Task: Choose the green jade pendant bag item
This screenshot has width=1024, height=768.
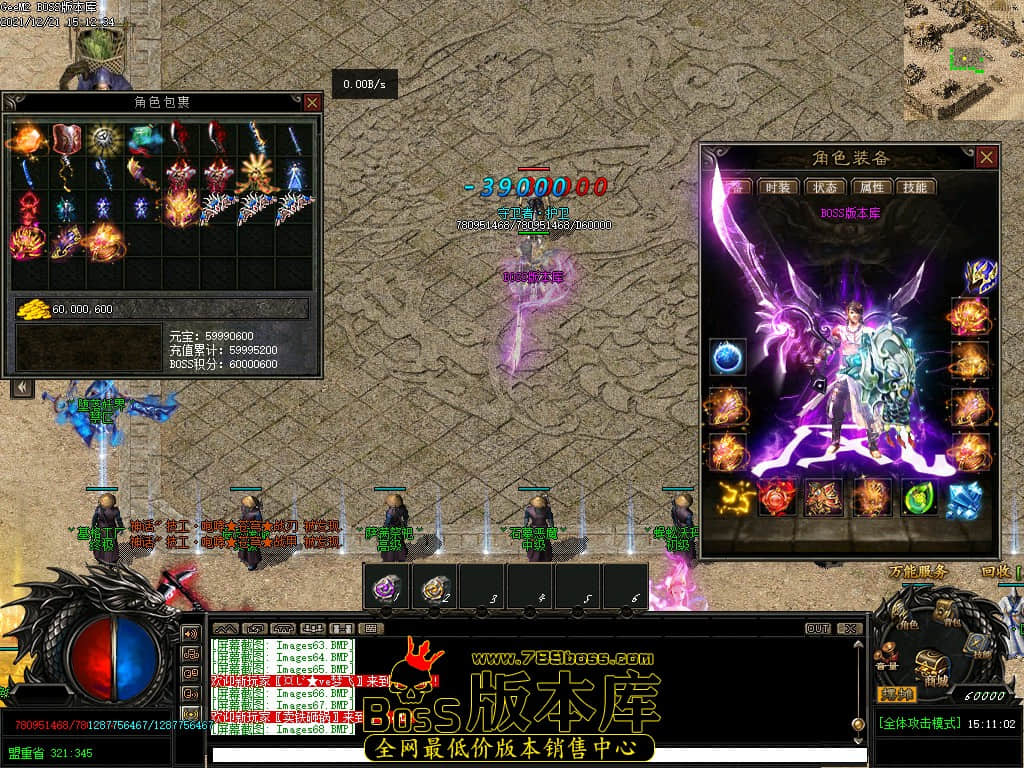Action: tap(141, 139)
